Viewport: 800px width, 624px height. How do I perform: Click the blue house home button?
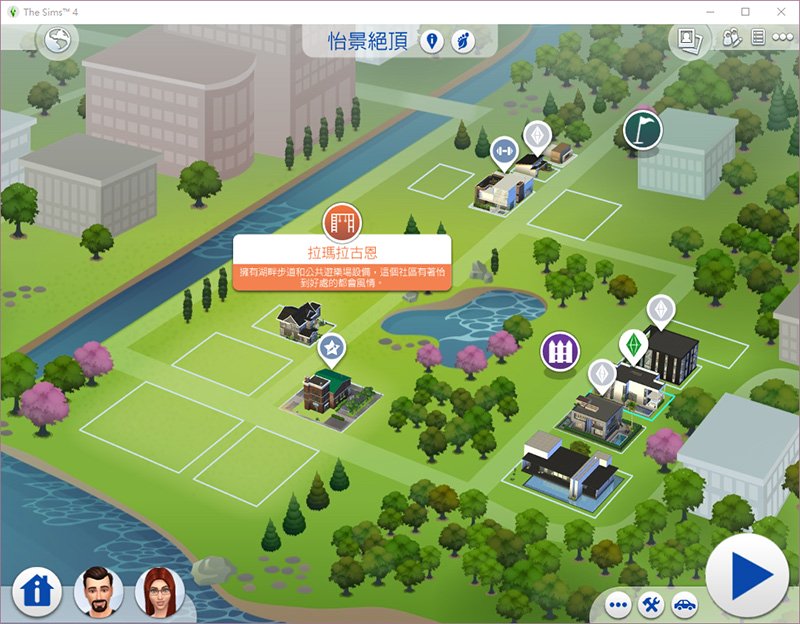37,590
